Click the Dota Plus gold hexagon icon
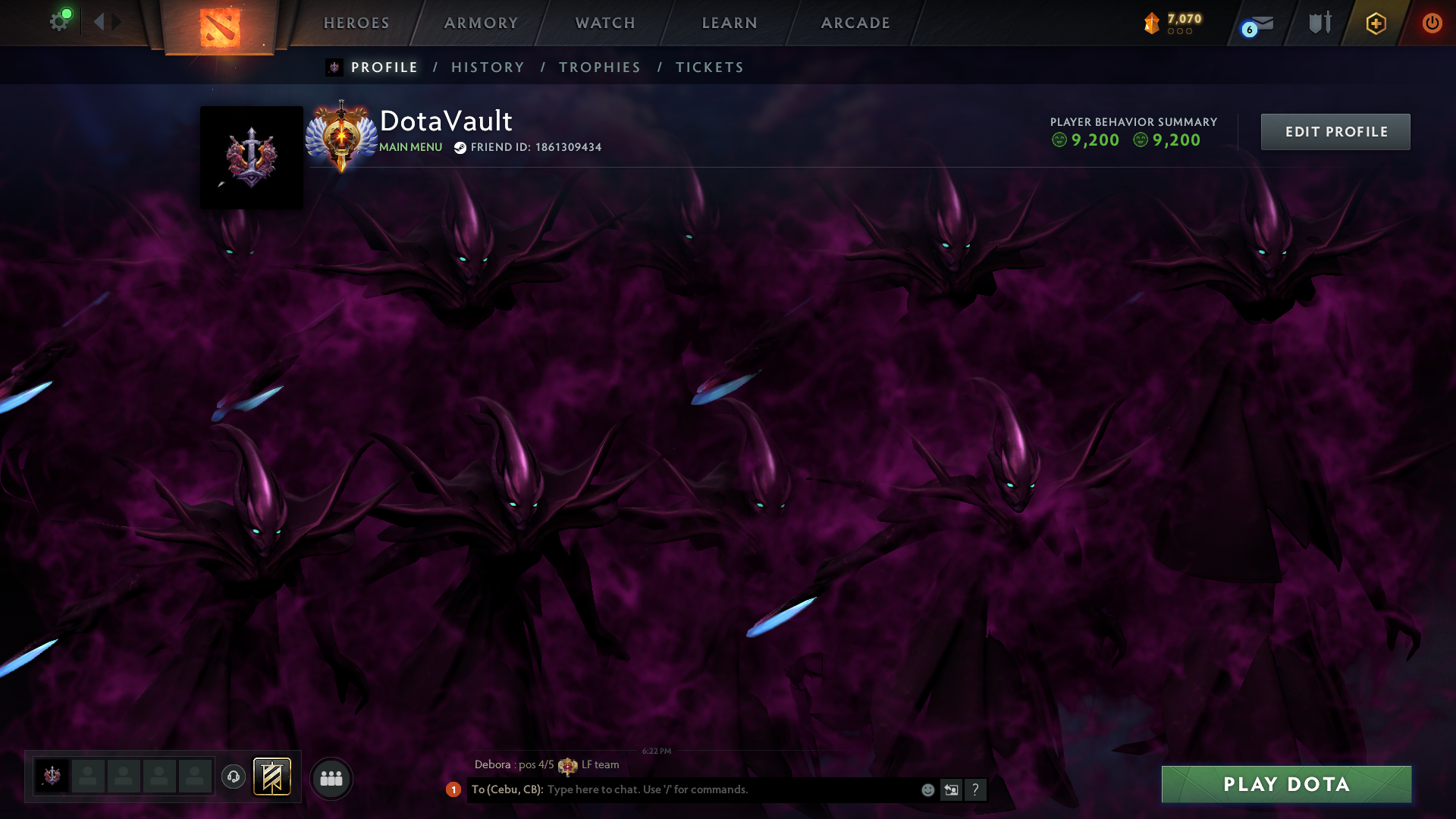This screenshot has width=1456, height=819. point(1376,24)
